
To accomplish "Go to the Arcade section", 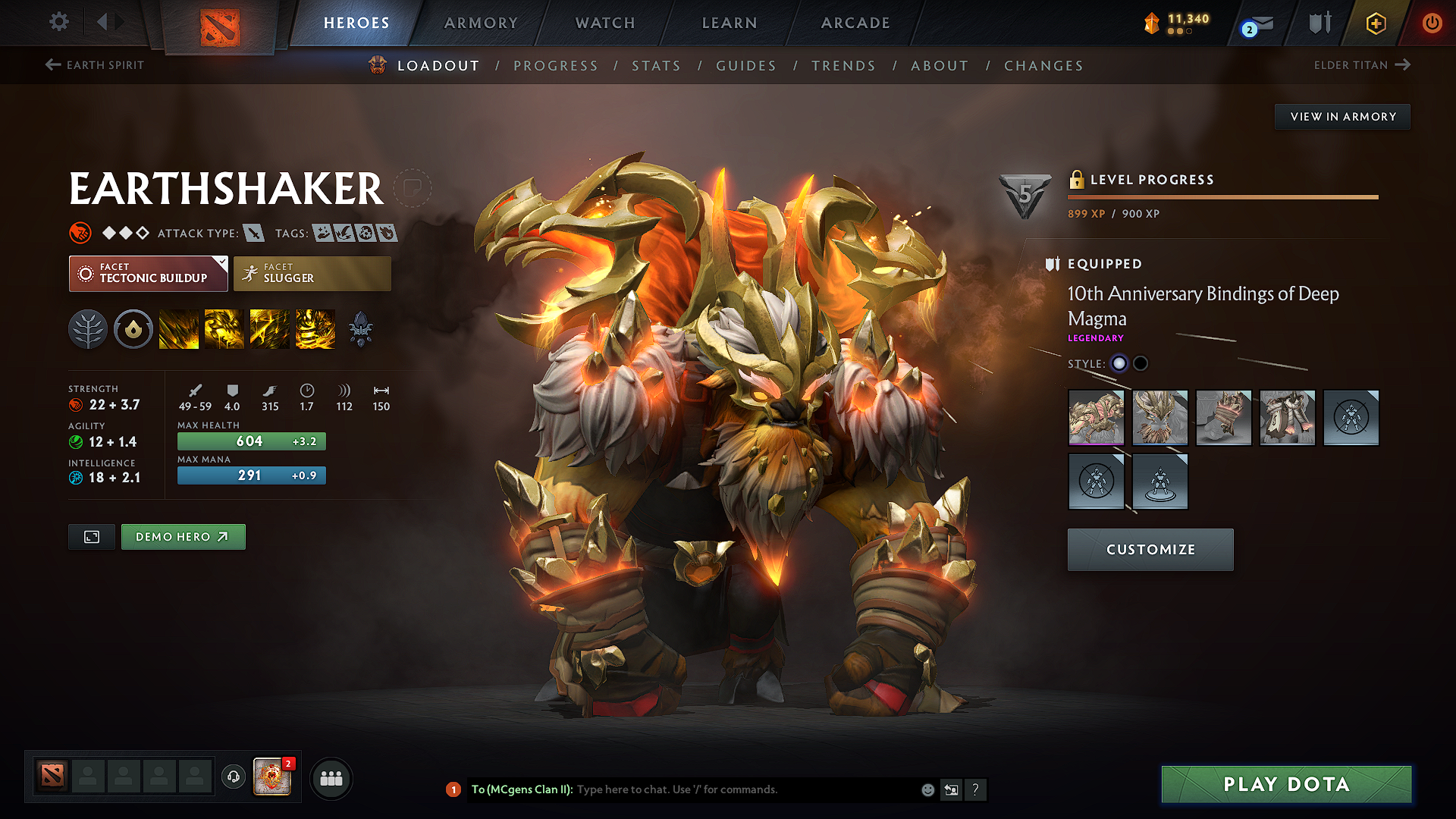I will (855, 23).
